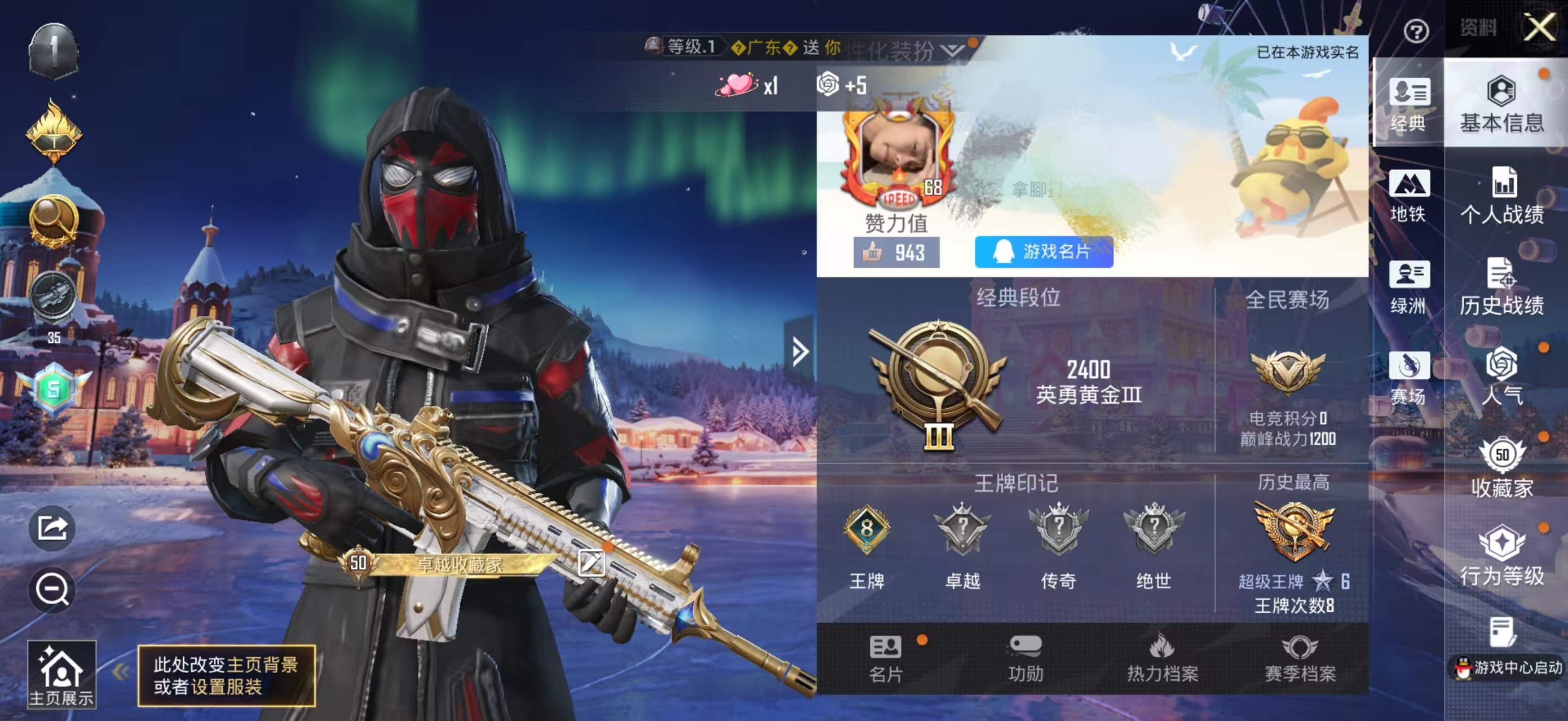Open the 行为等级 behavior level tab
1568x721 pixels.
pyautogui.click(x=1501, y=558)
